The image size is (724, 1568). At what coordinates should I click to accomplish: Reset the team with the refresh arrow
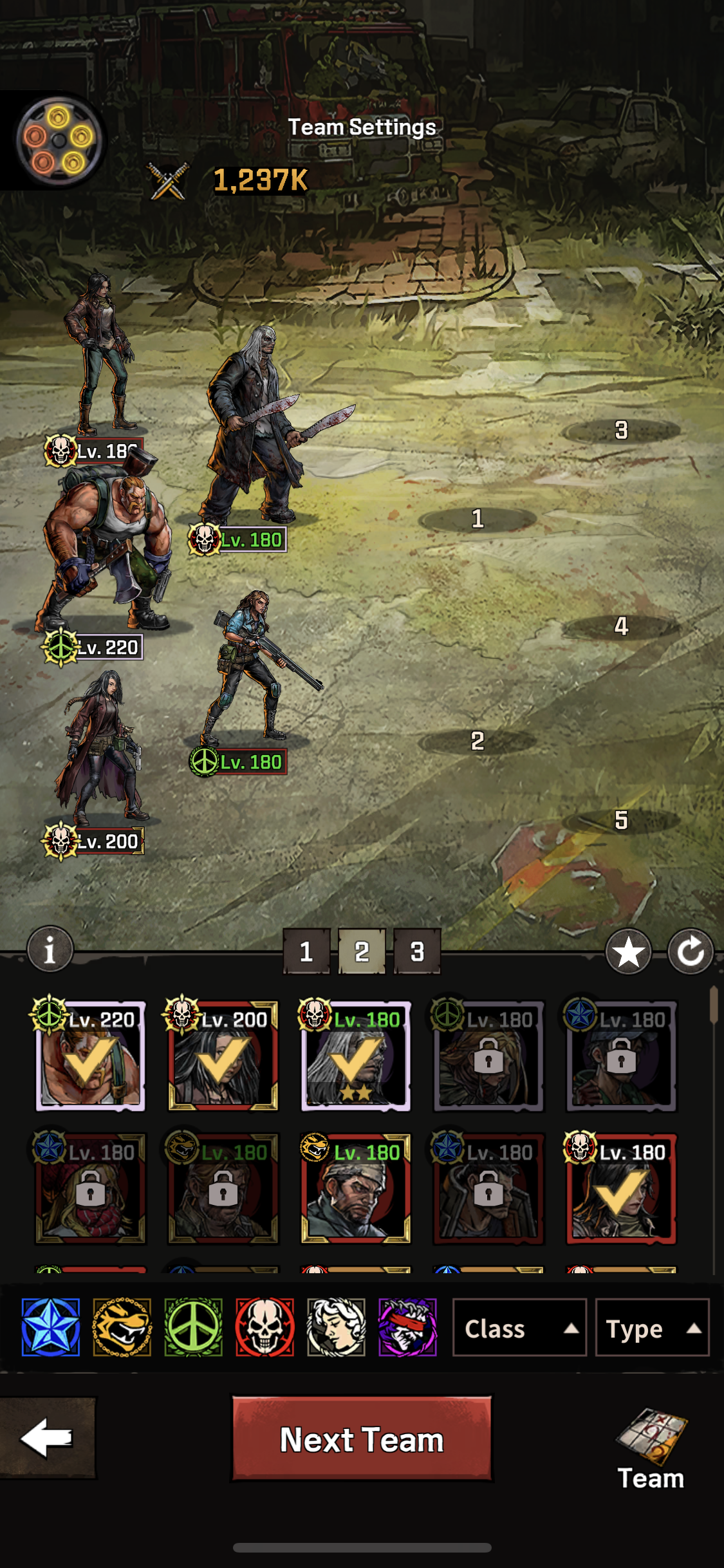[x=690, y=951]
